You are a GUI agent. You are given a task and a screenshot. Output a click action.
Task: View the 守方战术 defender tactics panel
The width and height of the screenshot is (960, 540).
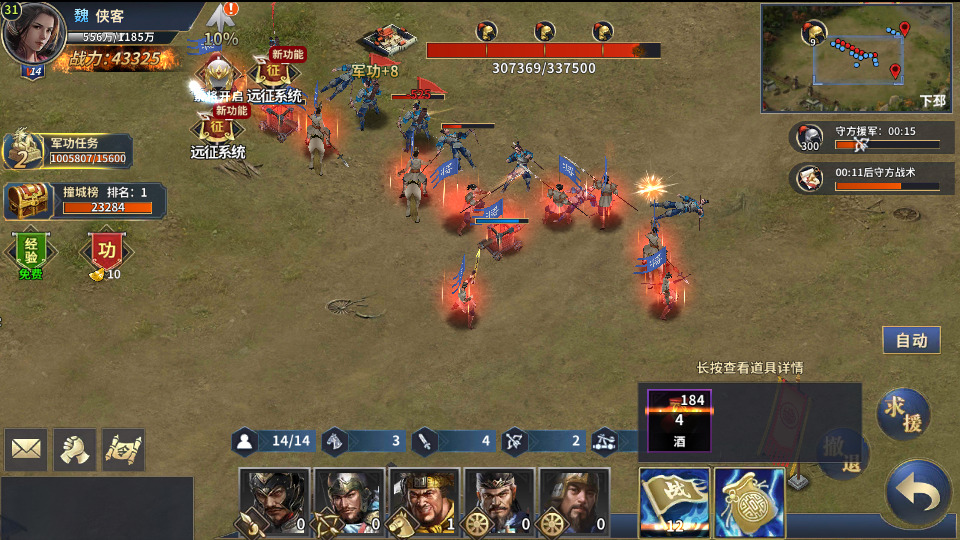click(x=866, y=178)
